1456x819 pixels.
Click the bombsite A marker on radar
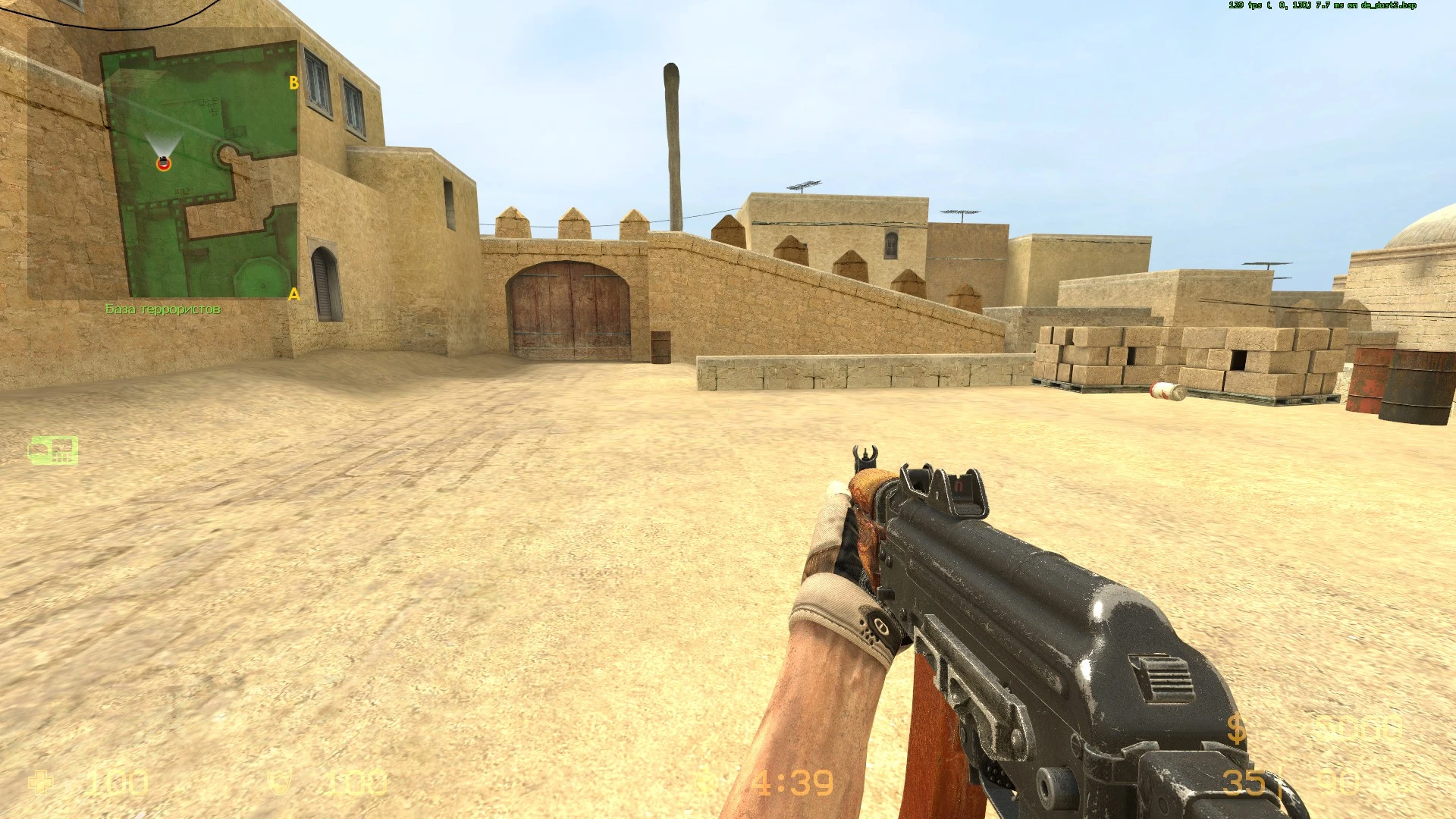(x=294, y=296)
